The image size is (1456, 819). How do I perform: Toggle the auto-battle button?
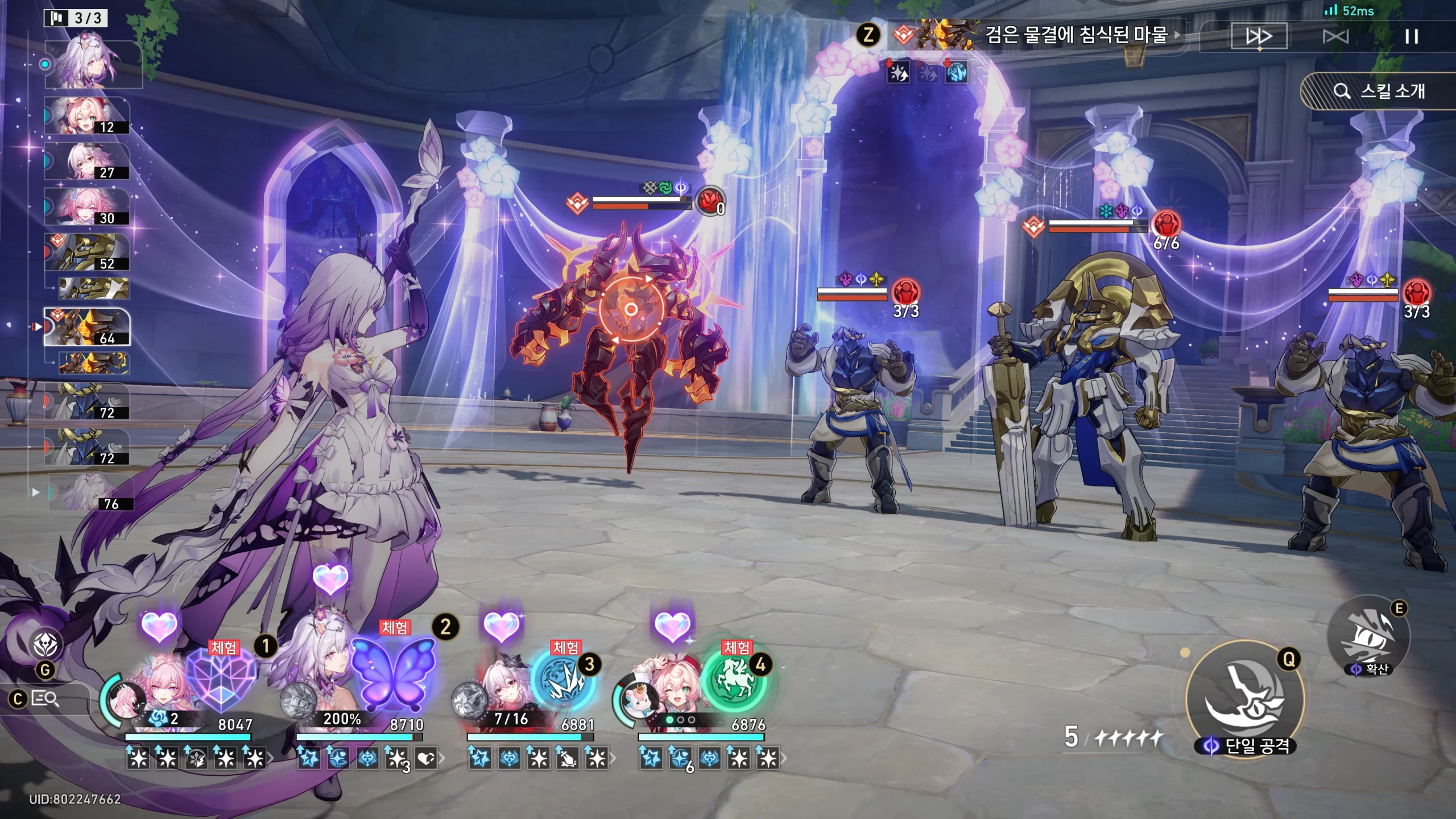click(x=1335, y=37)
